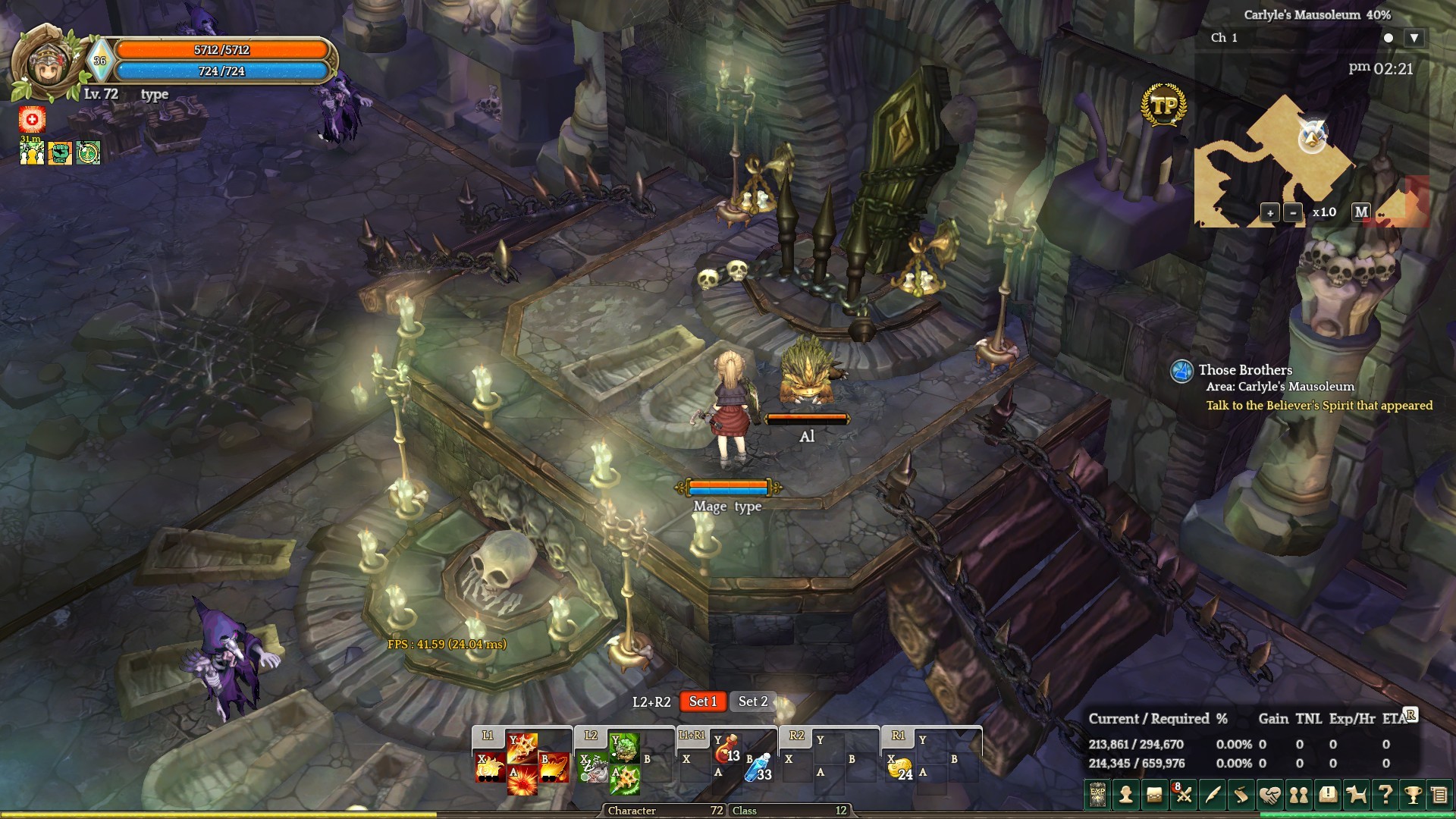Open the crossed swords skills menu
The width and height of the screenshot is (1456, 819).
coord(1184,795)
